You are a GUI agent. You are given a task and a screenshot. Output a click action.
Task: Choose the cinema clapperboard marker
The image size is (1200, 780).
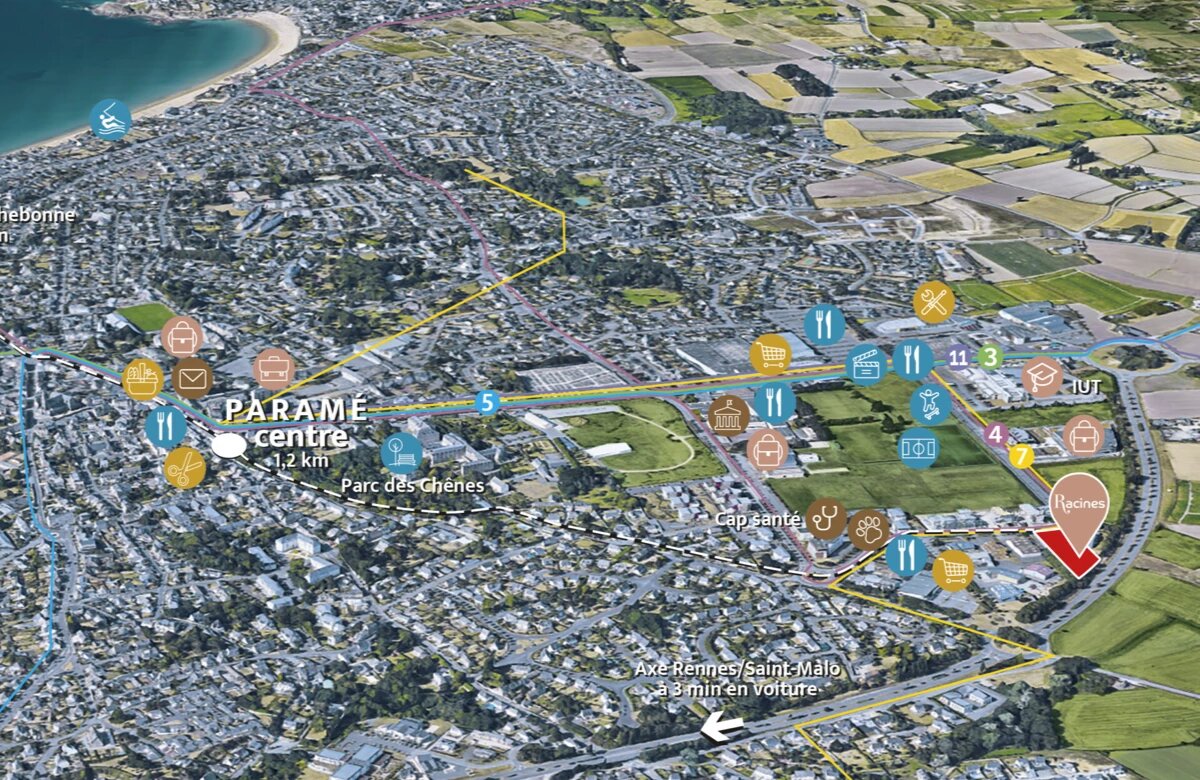click(866, 365)
